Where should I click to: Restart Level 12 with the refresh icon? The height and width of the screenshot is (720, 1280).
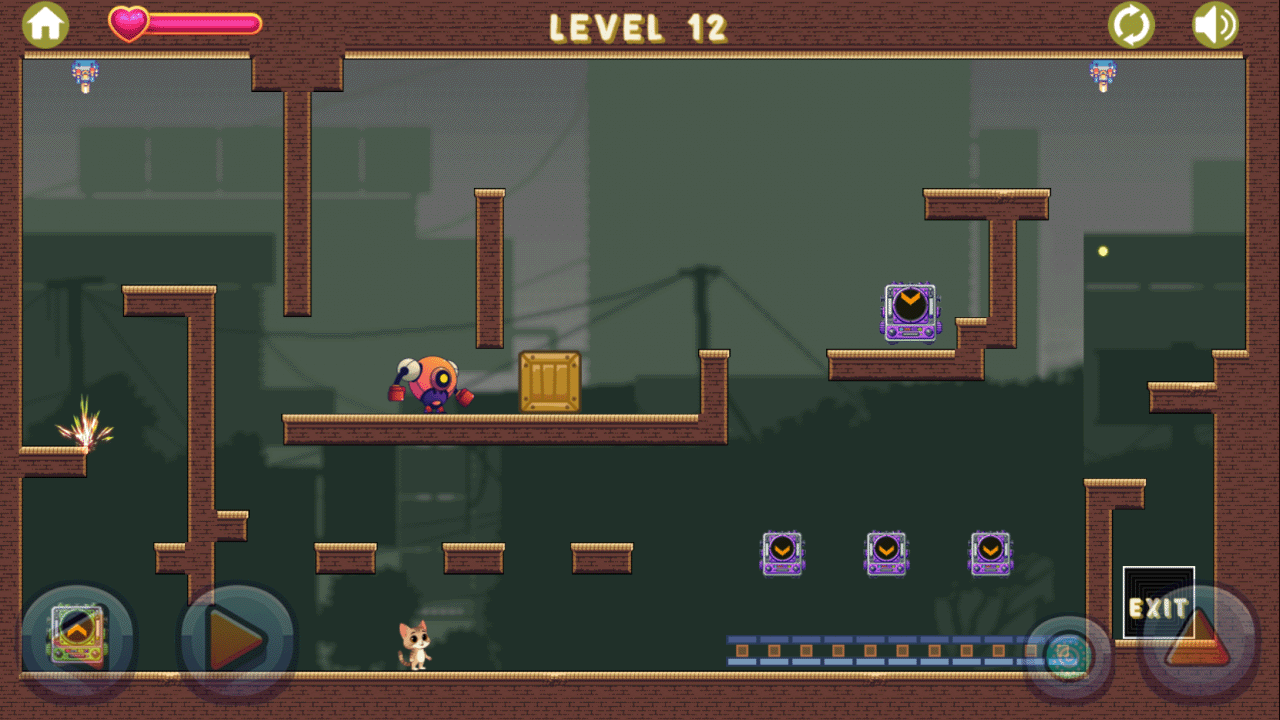click(x=1131, y=22)
